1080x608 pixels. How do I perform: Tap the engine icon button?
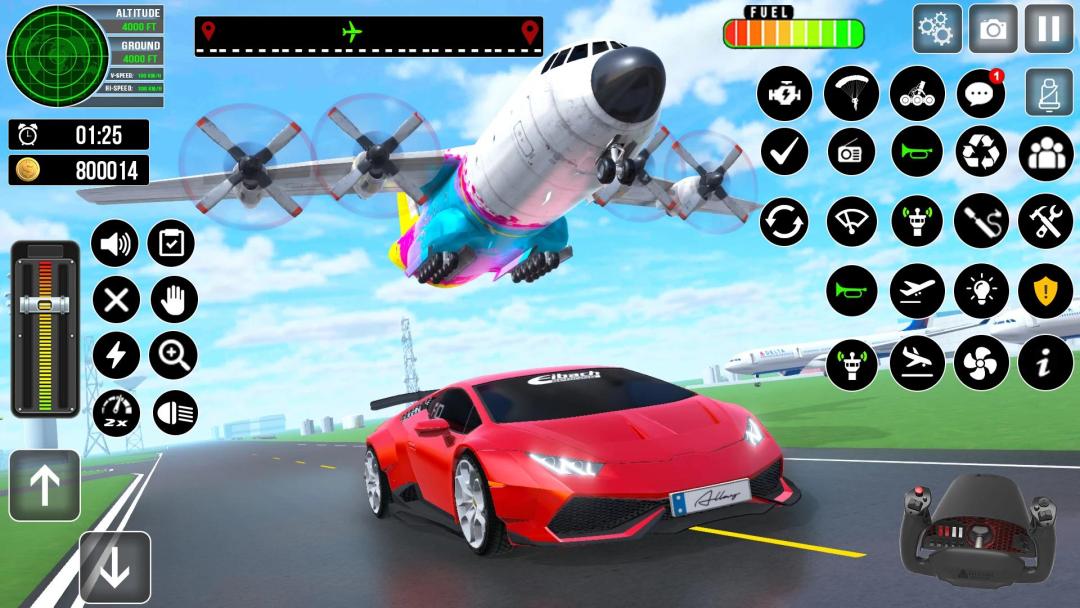pos(785,93)
